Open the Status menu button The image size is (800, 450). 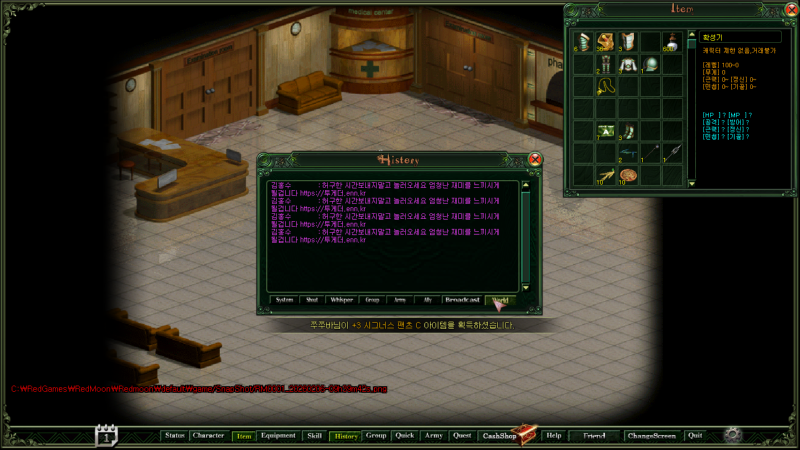point(175,436)
